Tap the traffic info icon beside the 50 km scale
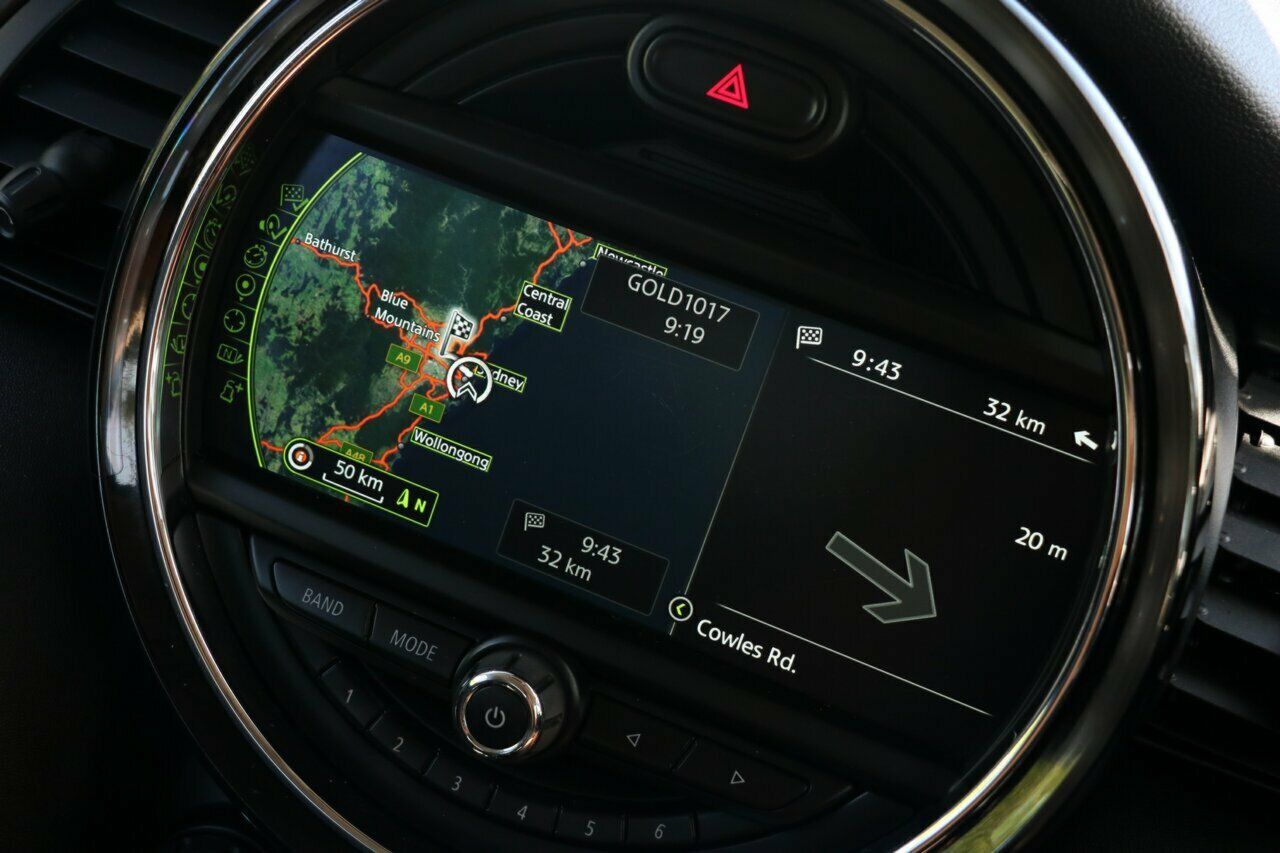The image size is (1280, 853). click(299, 456)
